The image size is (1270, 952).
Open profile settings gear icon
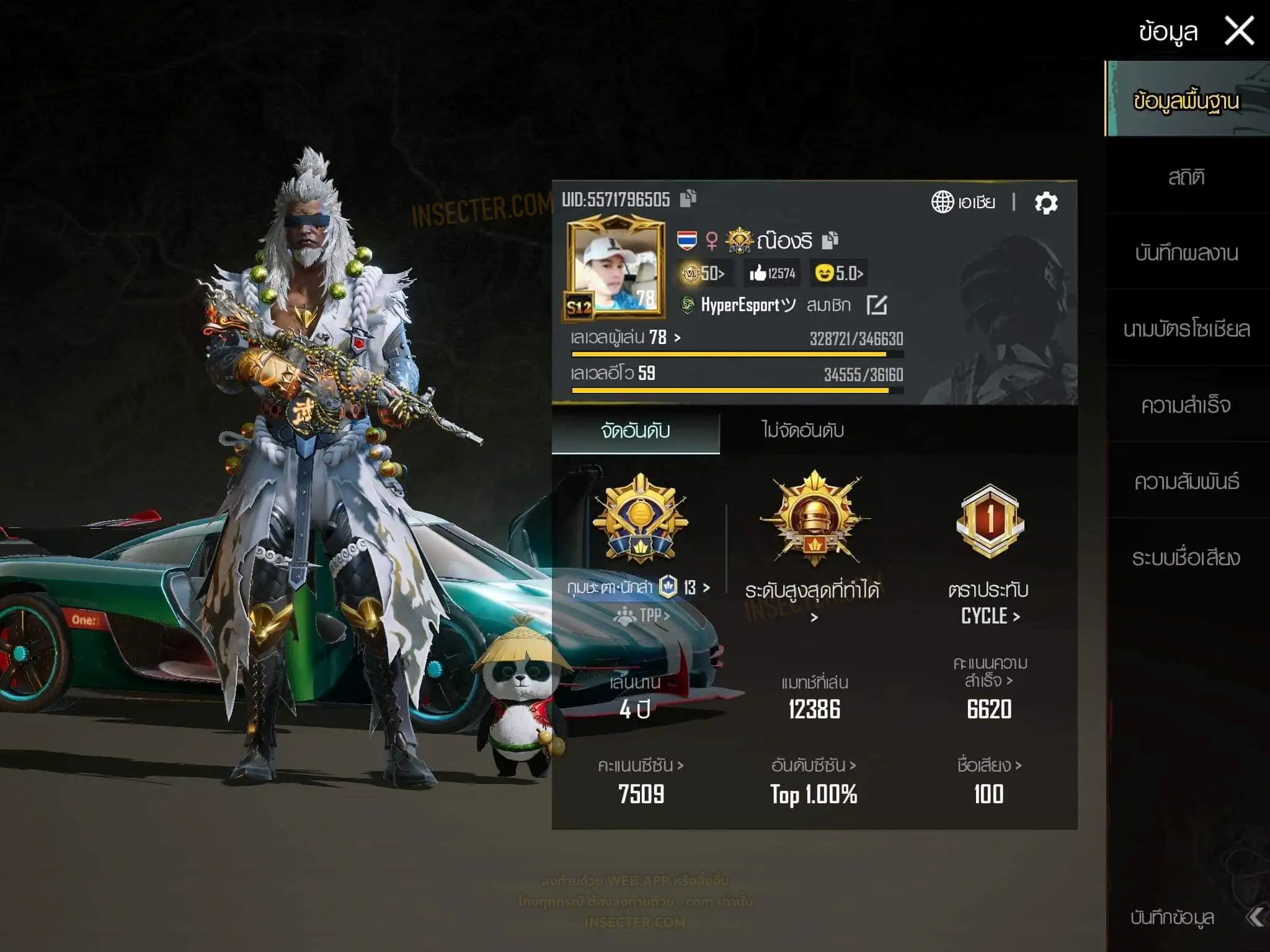click(x=1046, y=203)
